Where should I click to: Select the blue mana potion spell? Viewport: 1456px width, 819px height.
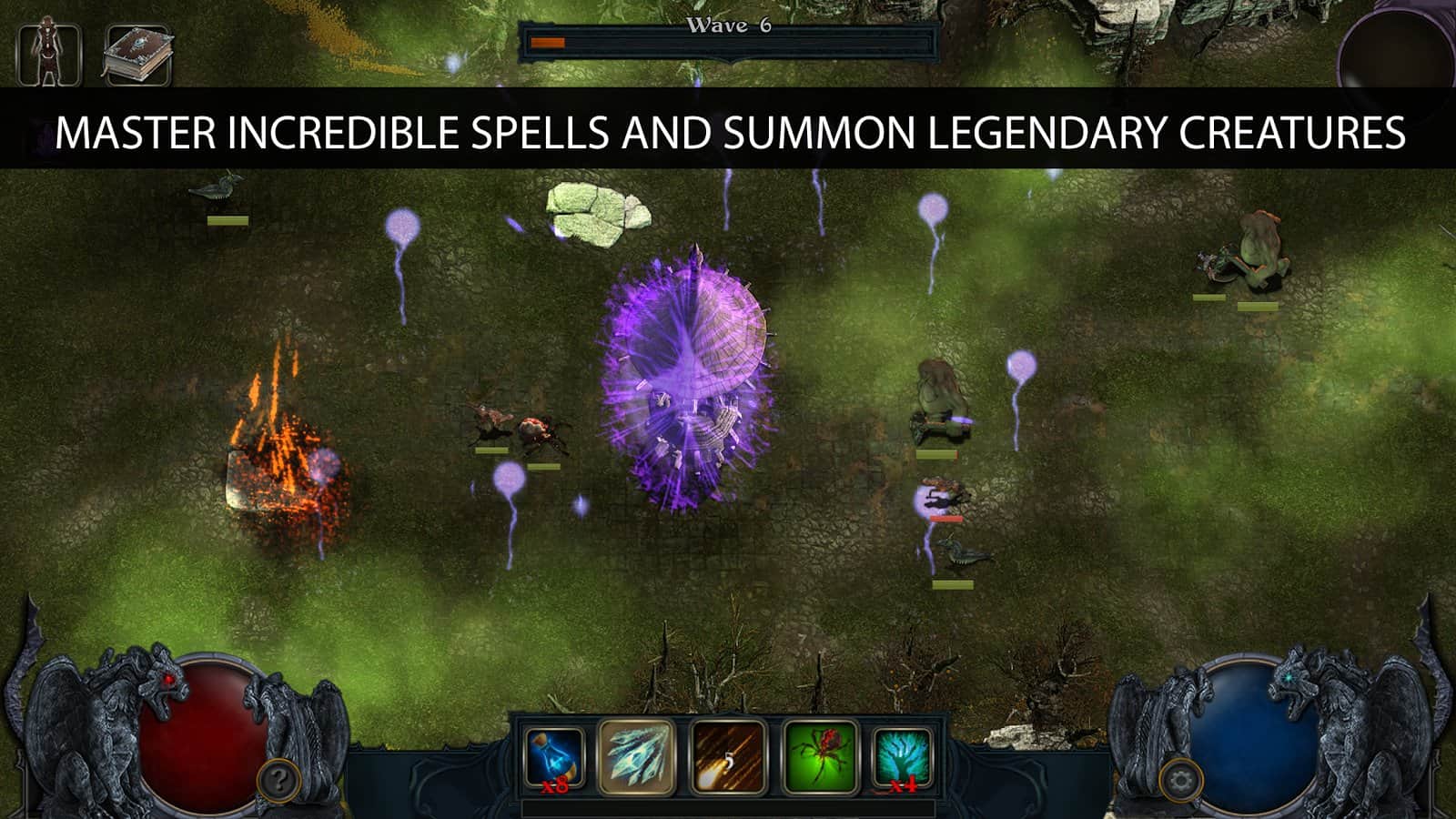551,756
